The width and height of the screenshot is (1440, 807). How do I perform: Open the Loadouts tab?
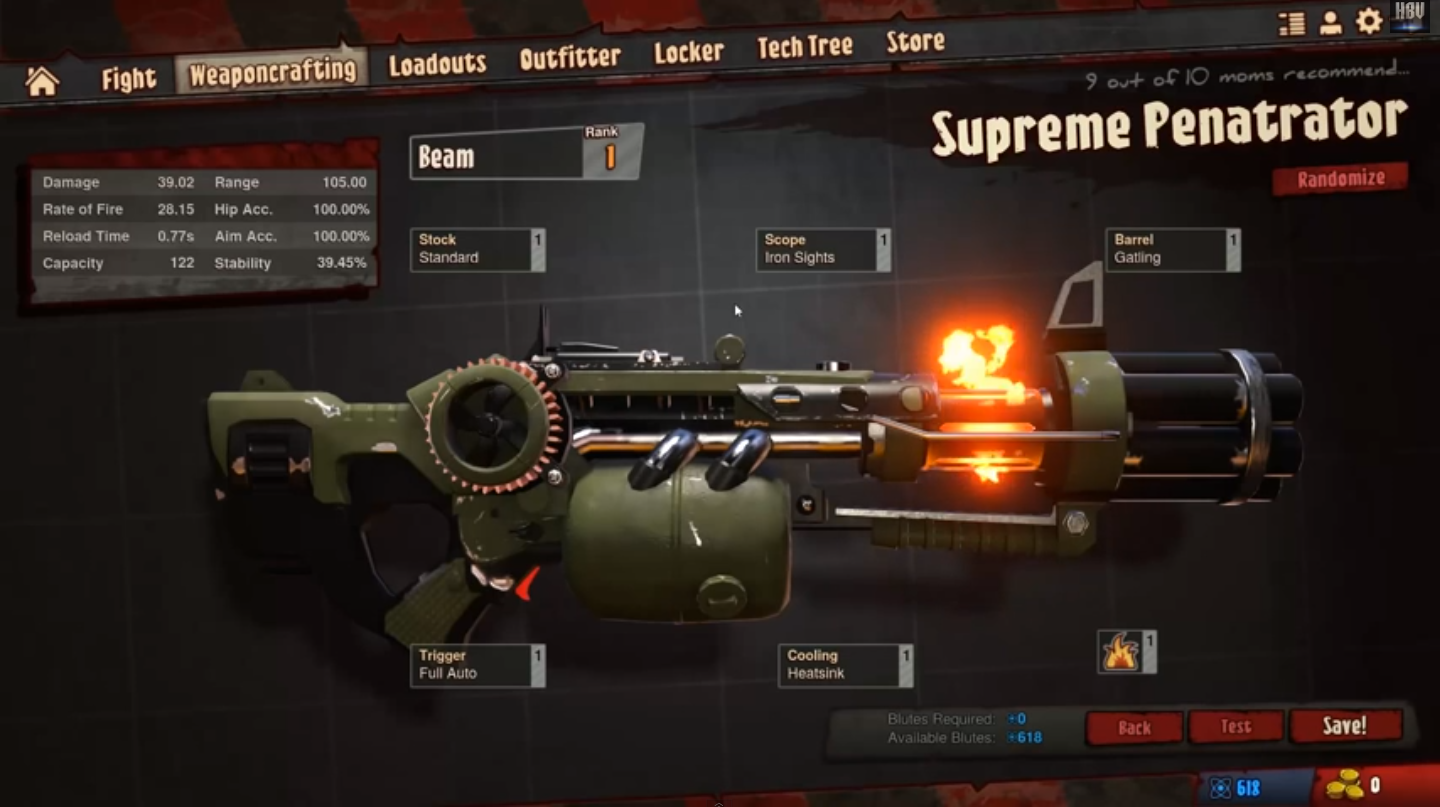click(437, 65)
